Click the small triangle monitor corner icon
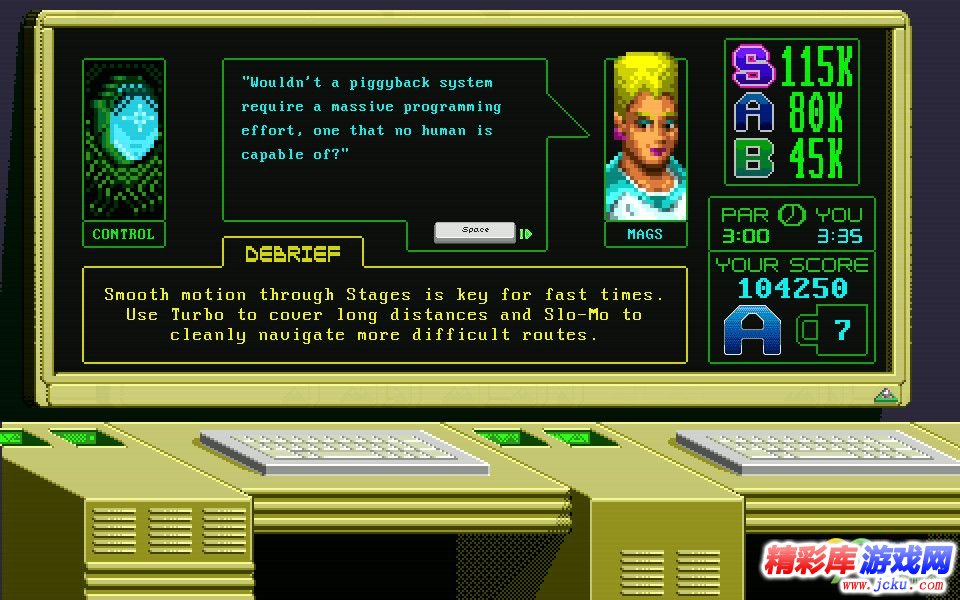 (885, 394)
